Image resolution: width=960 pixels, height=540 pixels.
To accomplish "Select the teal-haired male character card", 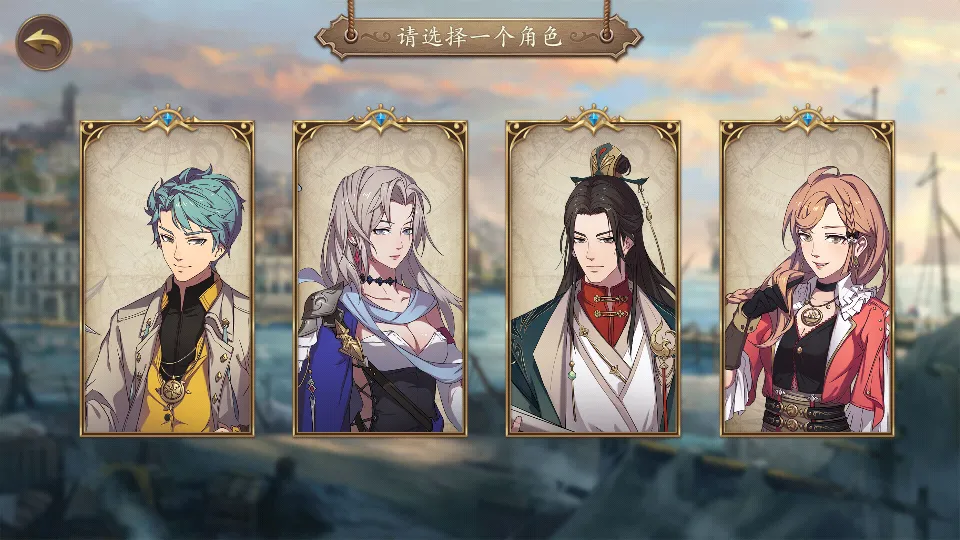I will click(x=167, y=278).
